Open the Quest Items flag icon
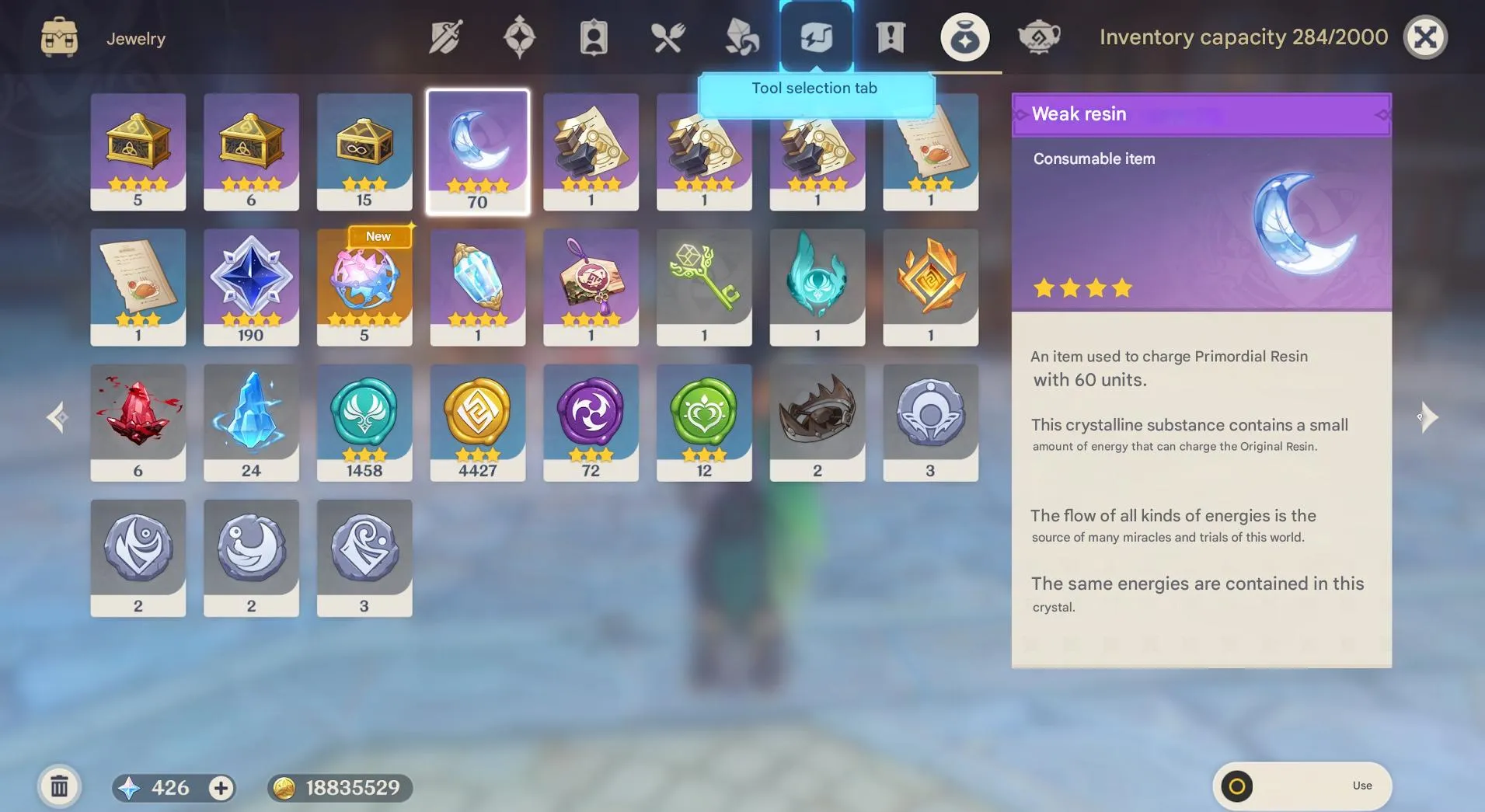The height and width of the screenshot is (812, 1485). (891, 35)
